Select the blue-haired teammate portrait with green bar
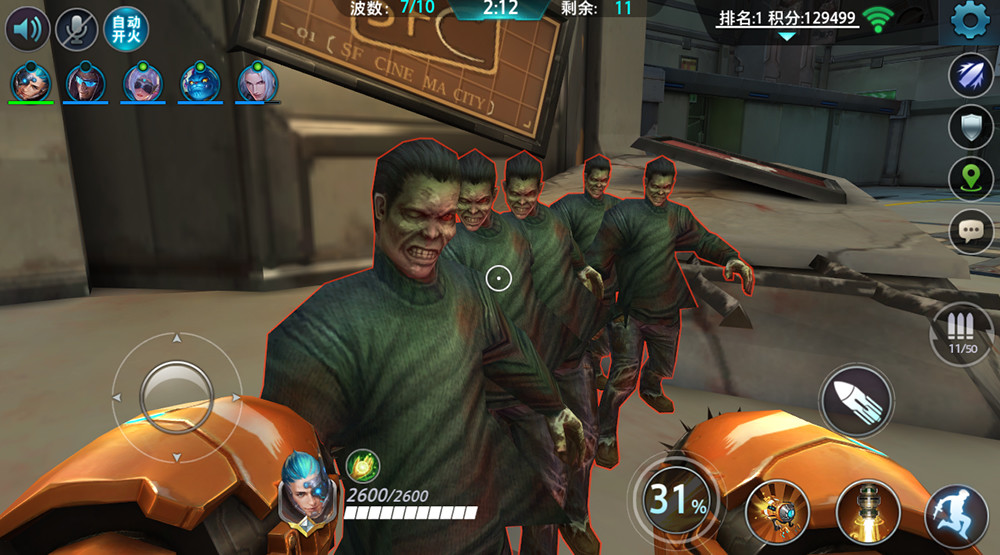 click(30, 82)
